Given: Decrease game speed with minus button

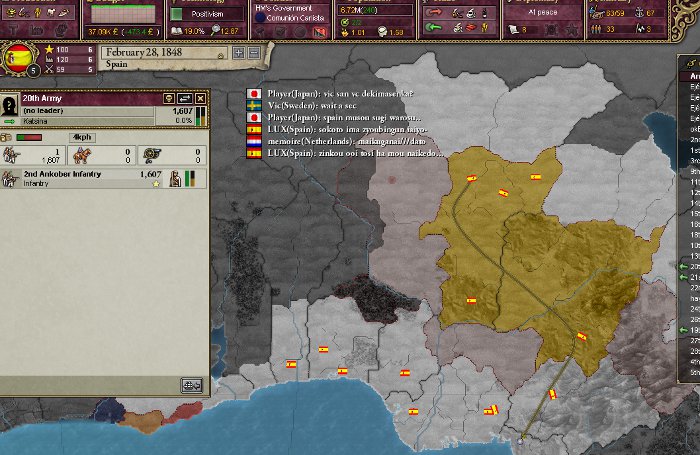Looking at the screenshot, I should (x=254, y=52).
